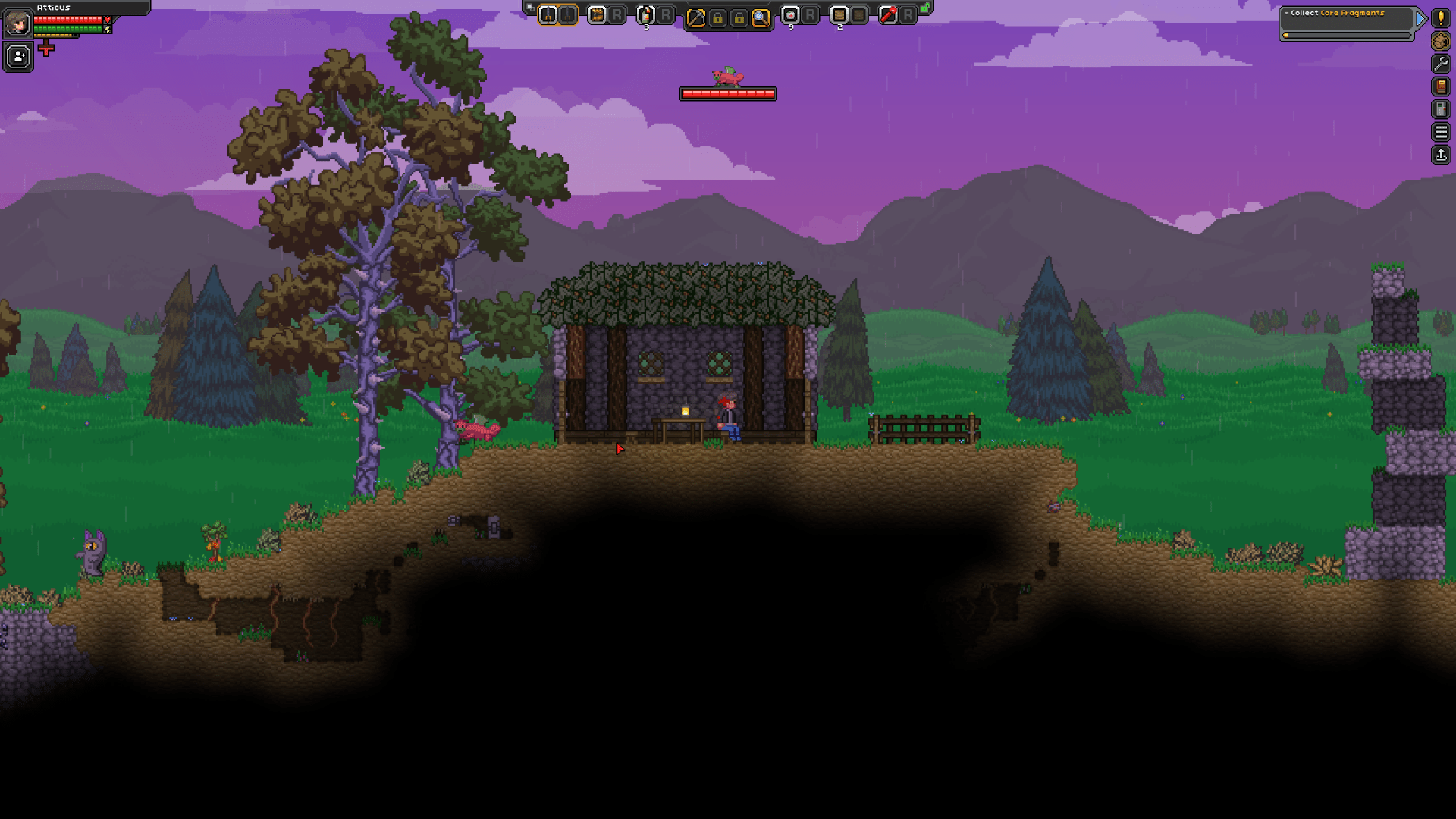Open the crafting wrench menu
The image size is (1456, 819).
[x=1441, y=64]
